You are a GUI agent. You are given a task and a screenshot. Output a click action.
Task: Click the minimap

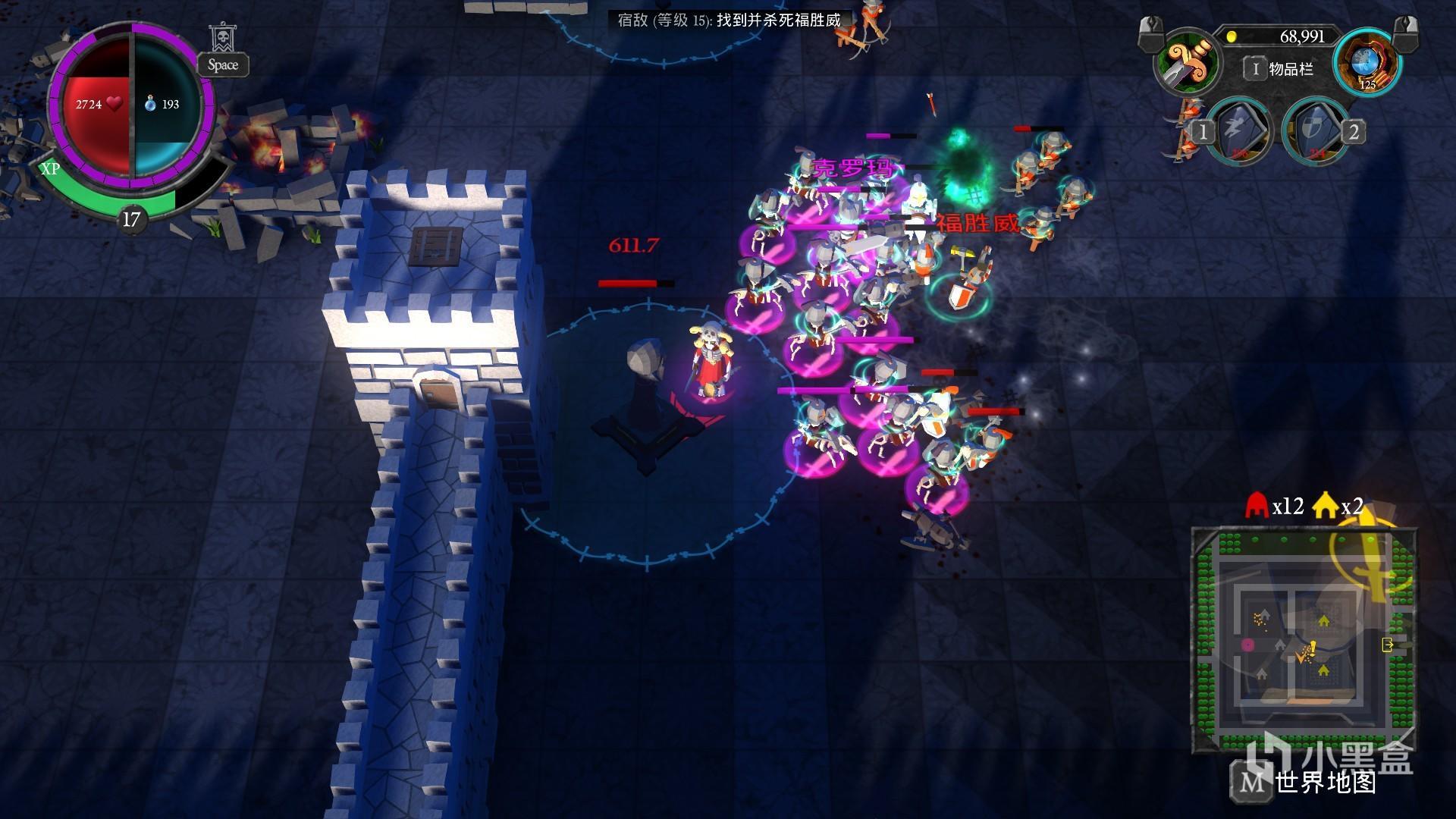point(1304,639)
